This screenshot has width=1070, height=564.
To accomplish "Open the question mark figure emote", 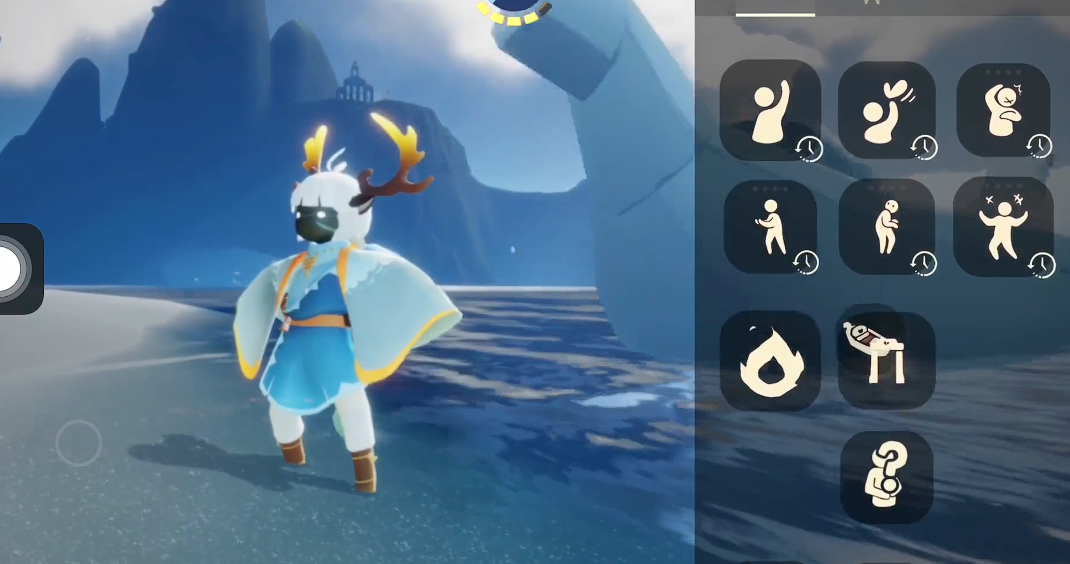I will tap(886, 477).
